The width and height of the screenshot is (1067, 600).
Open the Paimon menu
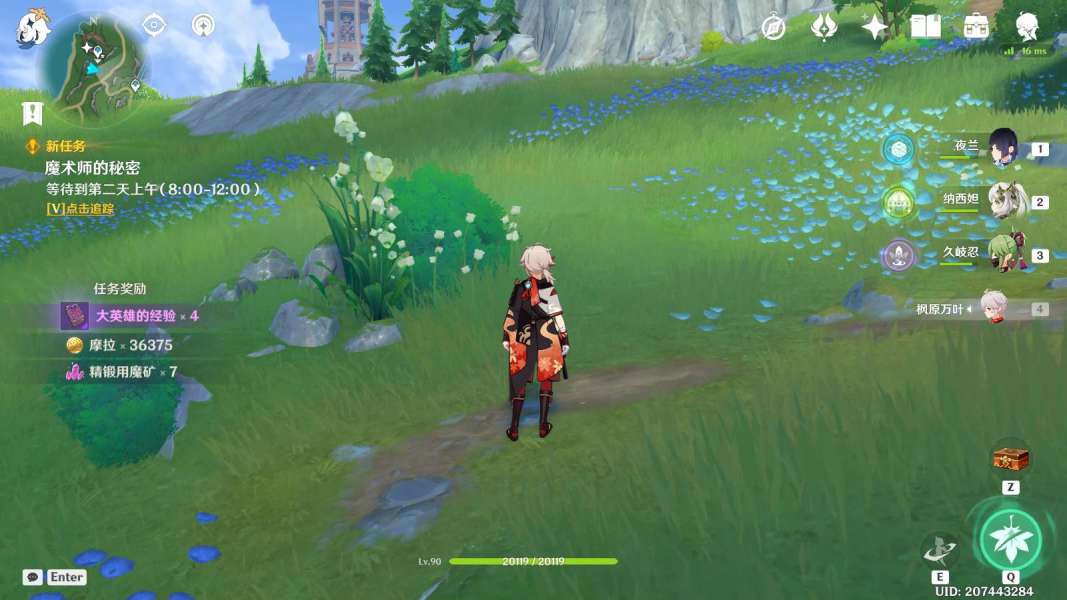point(32,29)
